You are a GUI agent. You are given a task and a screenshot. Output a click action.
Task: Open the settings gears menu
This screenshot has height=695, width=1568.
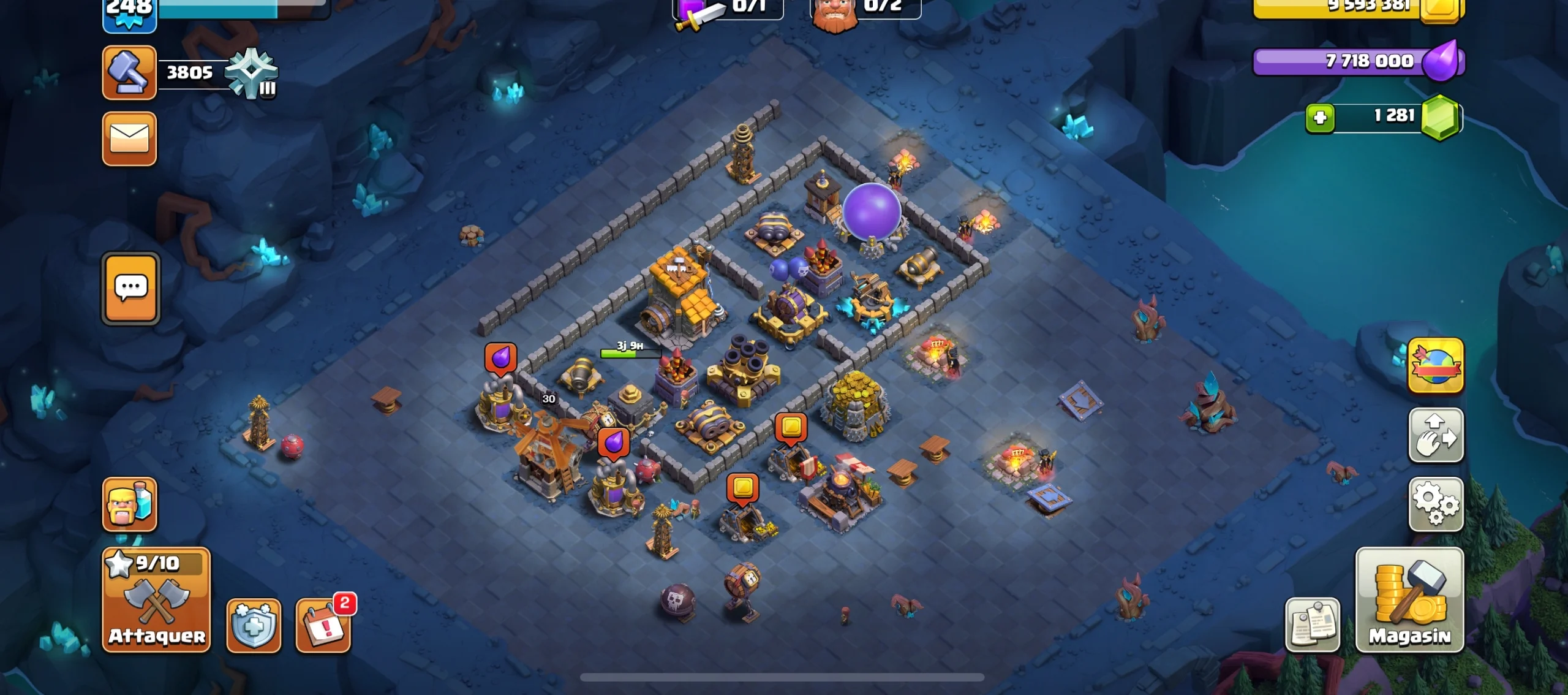click(1435, 504)
